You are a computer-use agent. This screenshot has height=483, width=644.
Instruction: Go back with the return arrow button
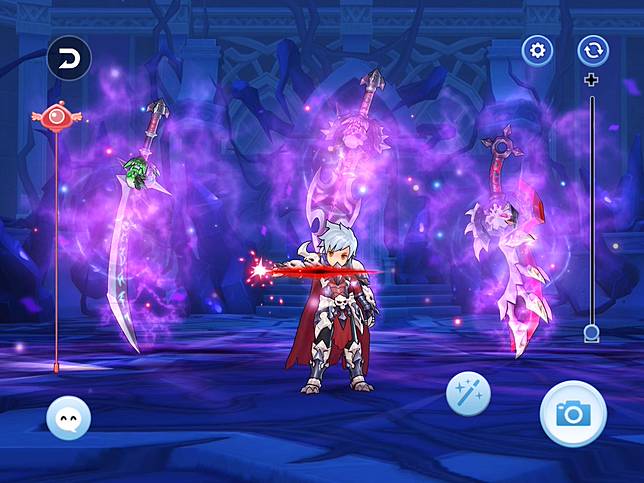(68, 58)
